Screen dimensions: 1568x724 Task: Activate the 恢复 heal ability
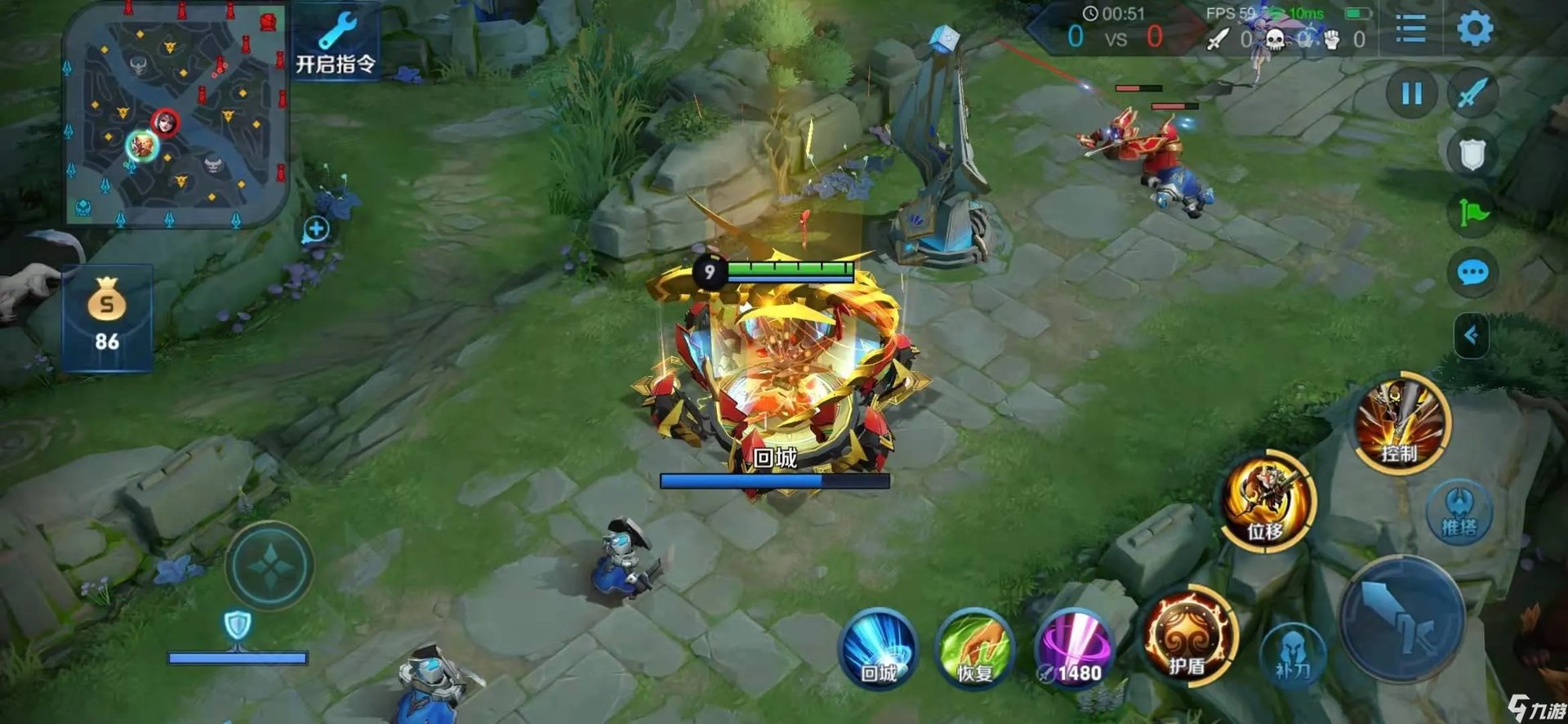point(975,648)
